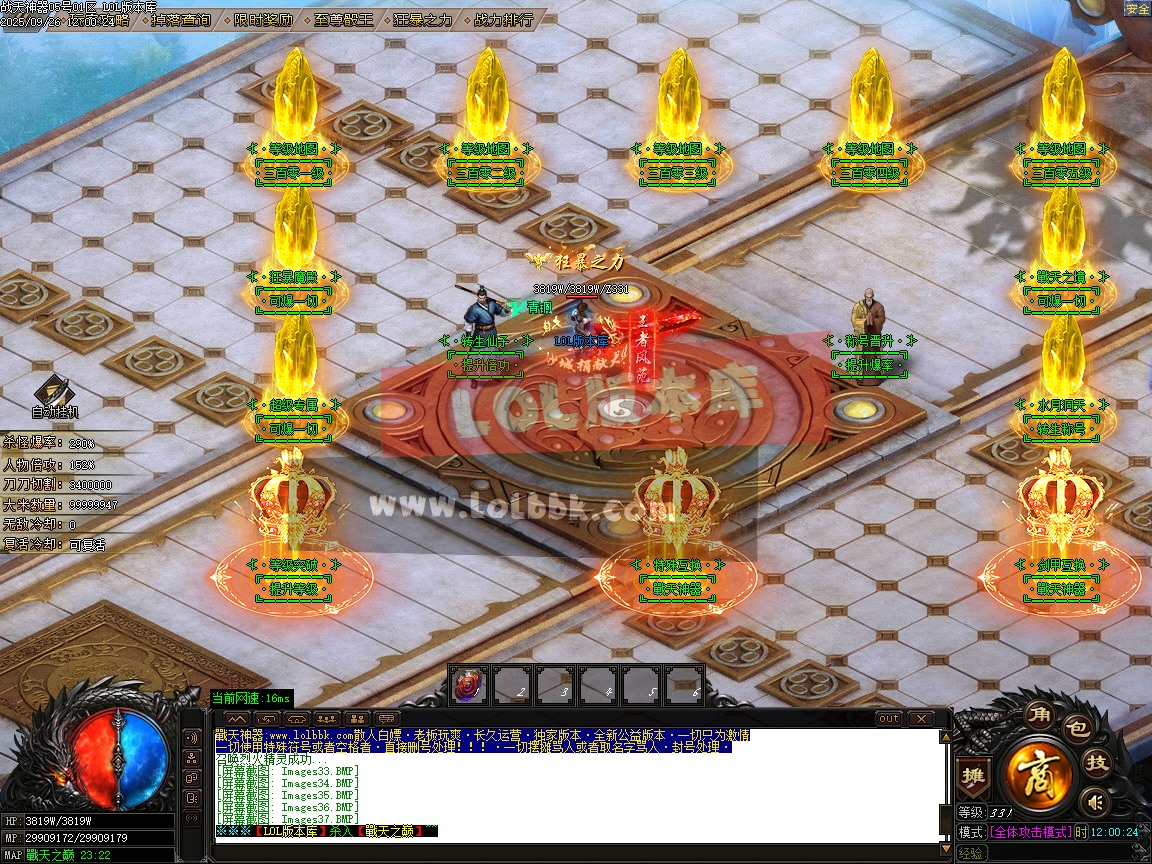This screenshot has width=1152, height=864.
Task: Toggle the sound speaker button
Action: pyautogui.click(x=1097, y=801)
